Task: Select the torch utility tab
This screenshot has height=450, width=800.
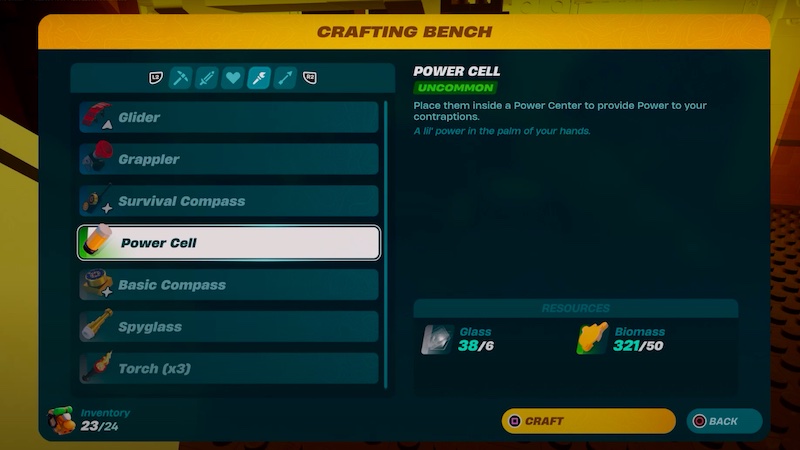Action: click(x=258, y=78)
